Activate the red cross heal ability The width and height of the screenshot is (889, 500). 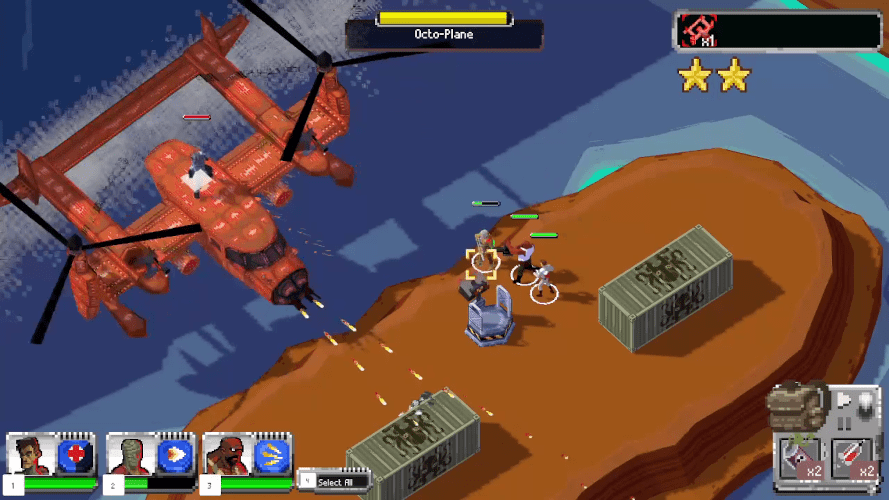click(x=75, y=455)
